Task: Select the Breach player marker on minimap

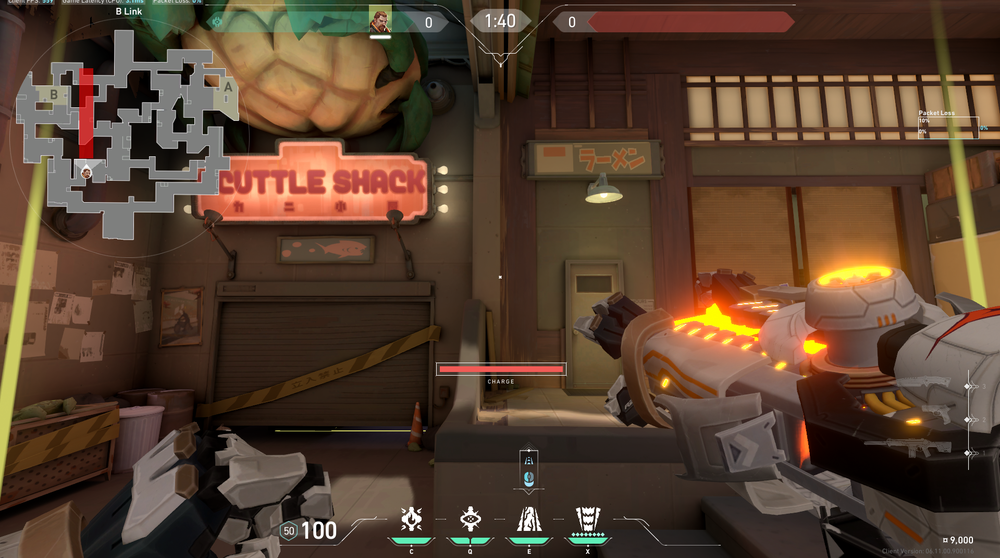Action: click(87, 171)
